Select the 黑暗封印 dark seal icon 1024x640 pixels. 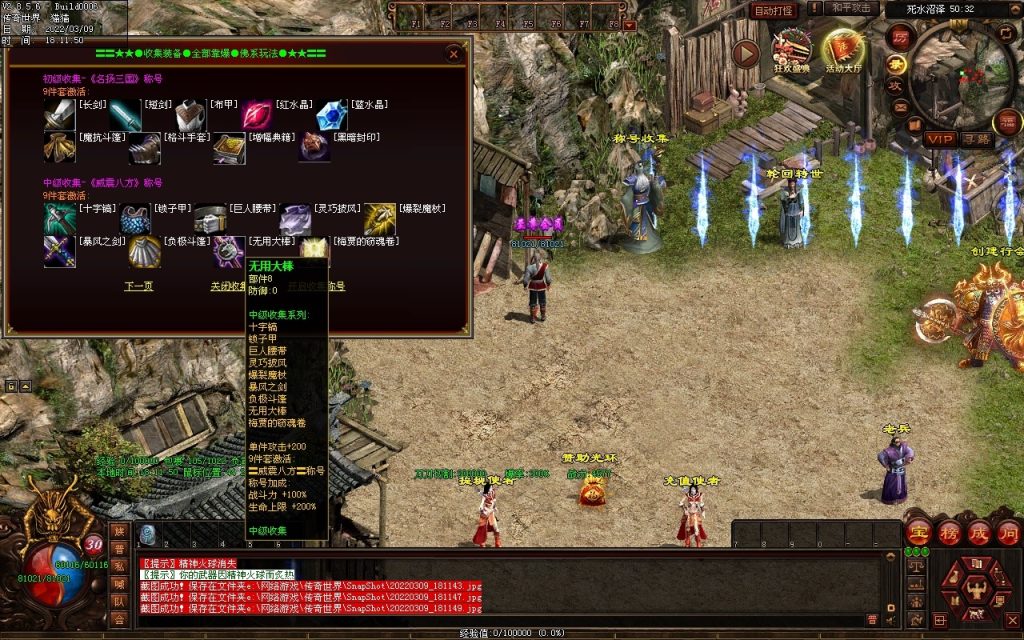coord(314,148)
